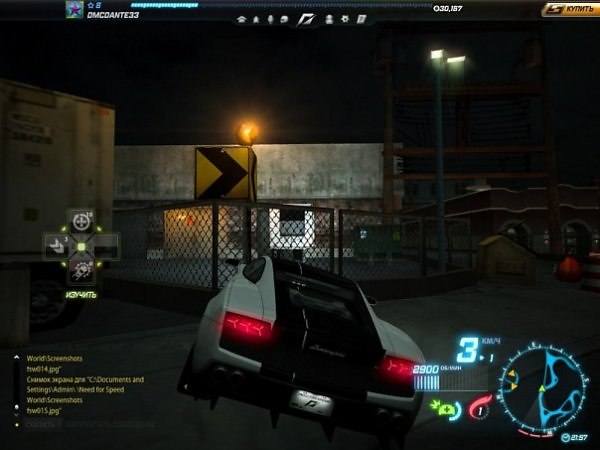Select the bottom power-up slot

point(81,270)
